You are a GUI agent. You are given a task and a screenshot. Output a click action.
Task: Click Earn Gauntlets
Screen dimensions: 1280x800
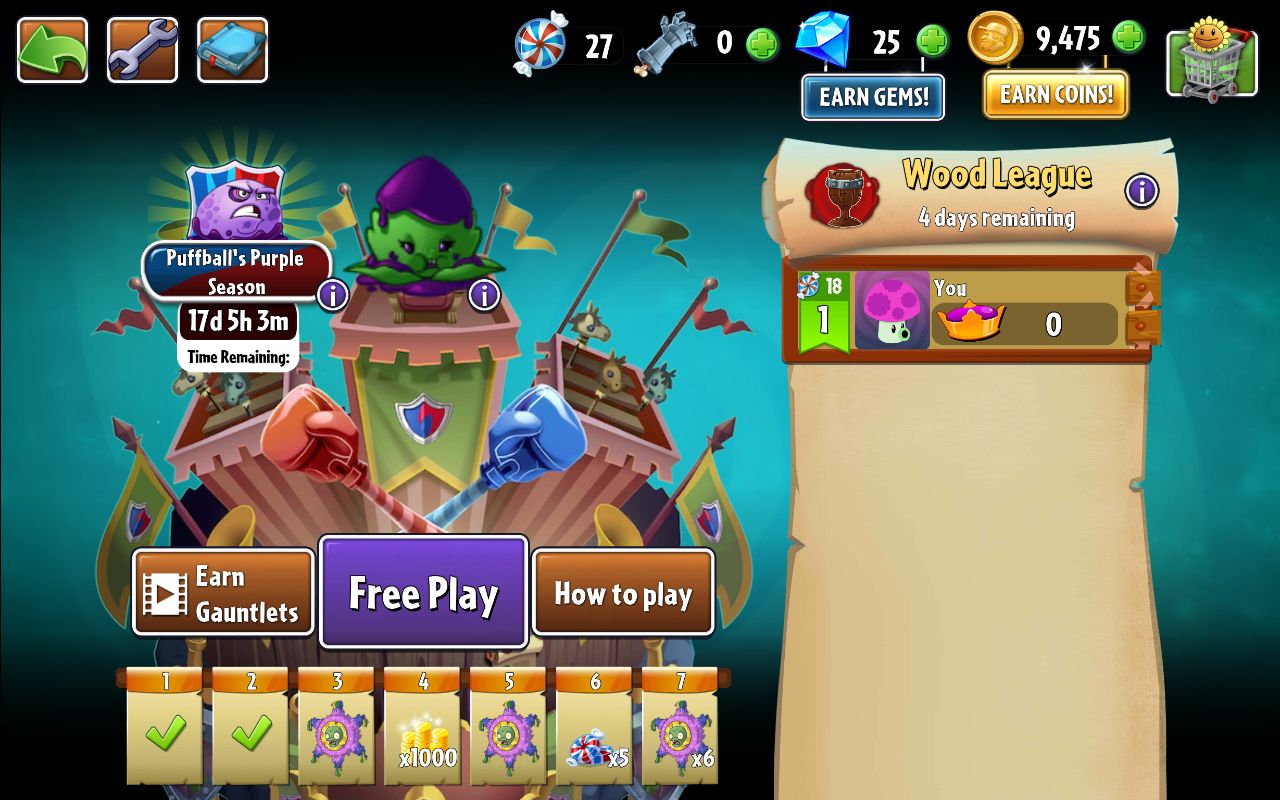(222, 592)
